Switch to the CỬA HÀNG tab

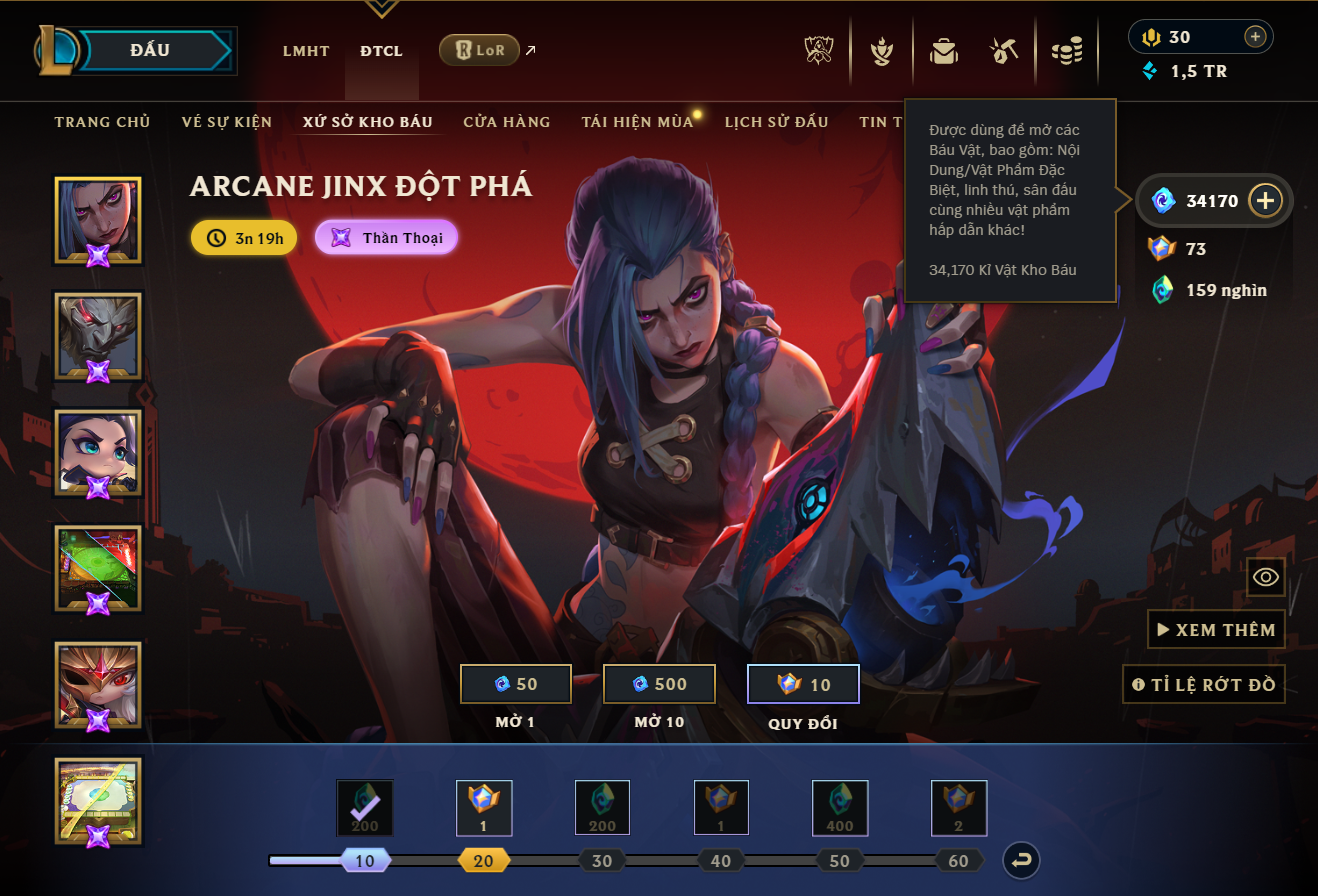pyautogui.click(x=507, y=122)
